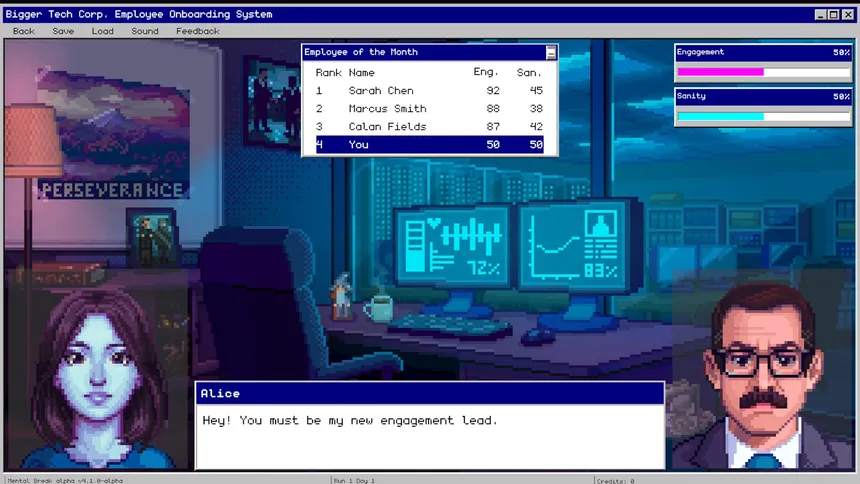Select the highlighted "You" leaderboard row

[429, 145]
